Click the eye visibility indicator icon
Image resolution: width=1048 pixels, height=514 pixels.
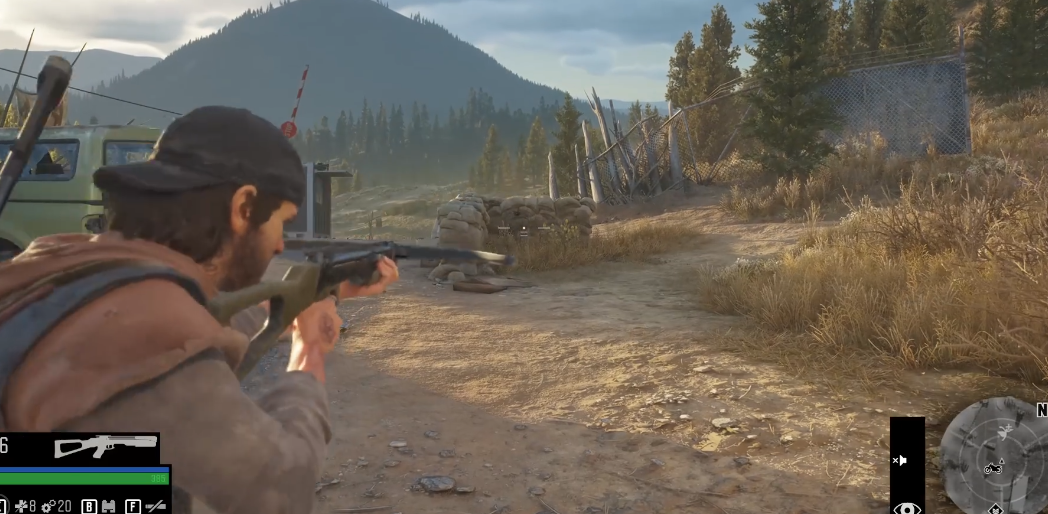click(x=906, y=508)
